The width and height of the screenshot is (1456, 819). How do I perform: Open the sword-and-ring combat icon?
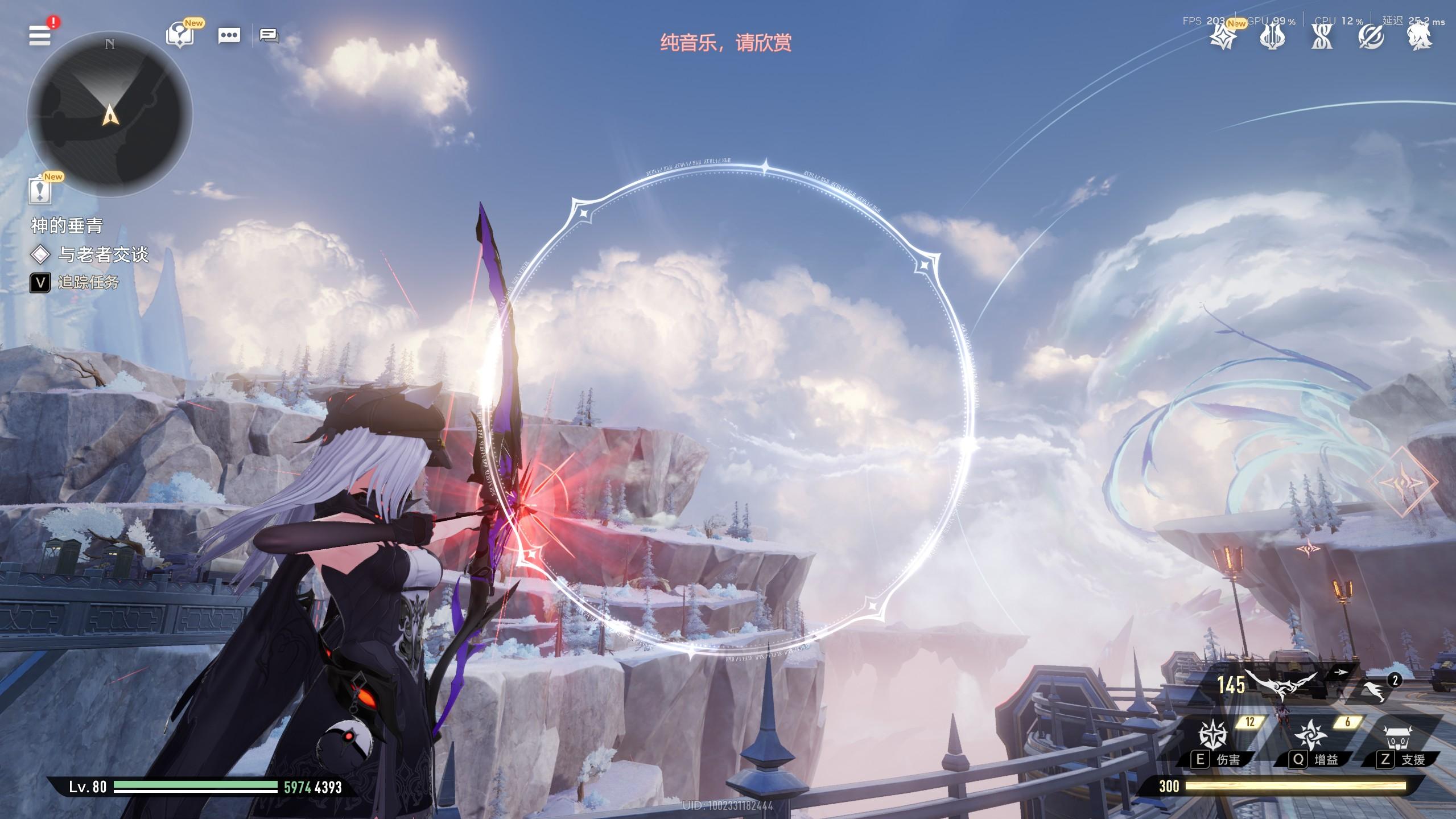[x=1371, y=38]
